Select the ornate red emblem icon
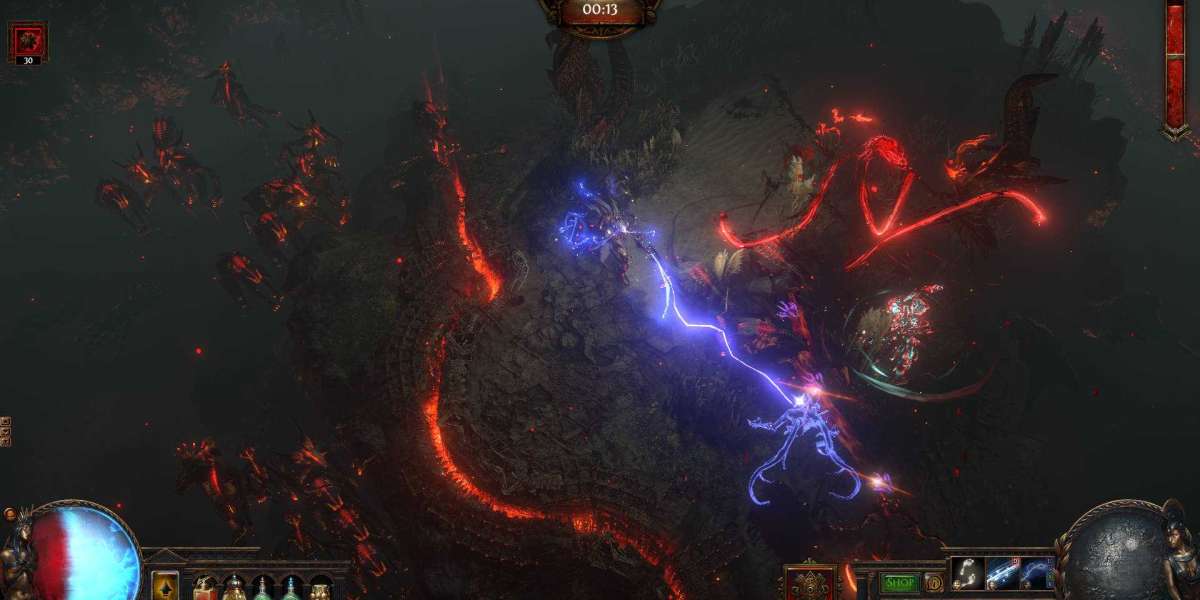Screen dimensions: 1200x600 (x=810, y=583)
